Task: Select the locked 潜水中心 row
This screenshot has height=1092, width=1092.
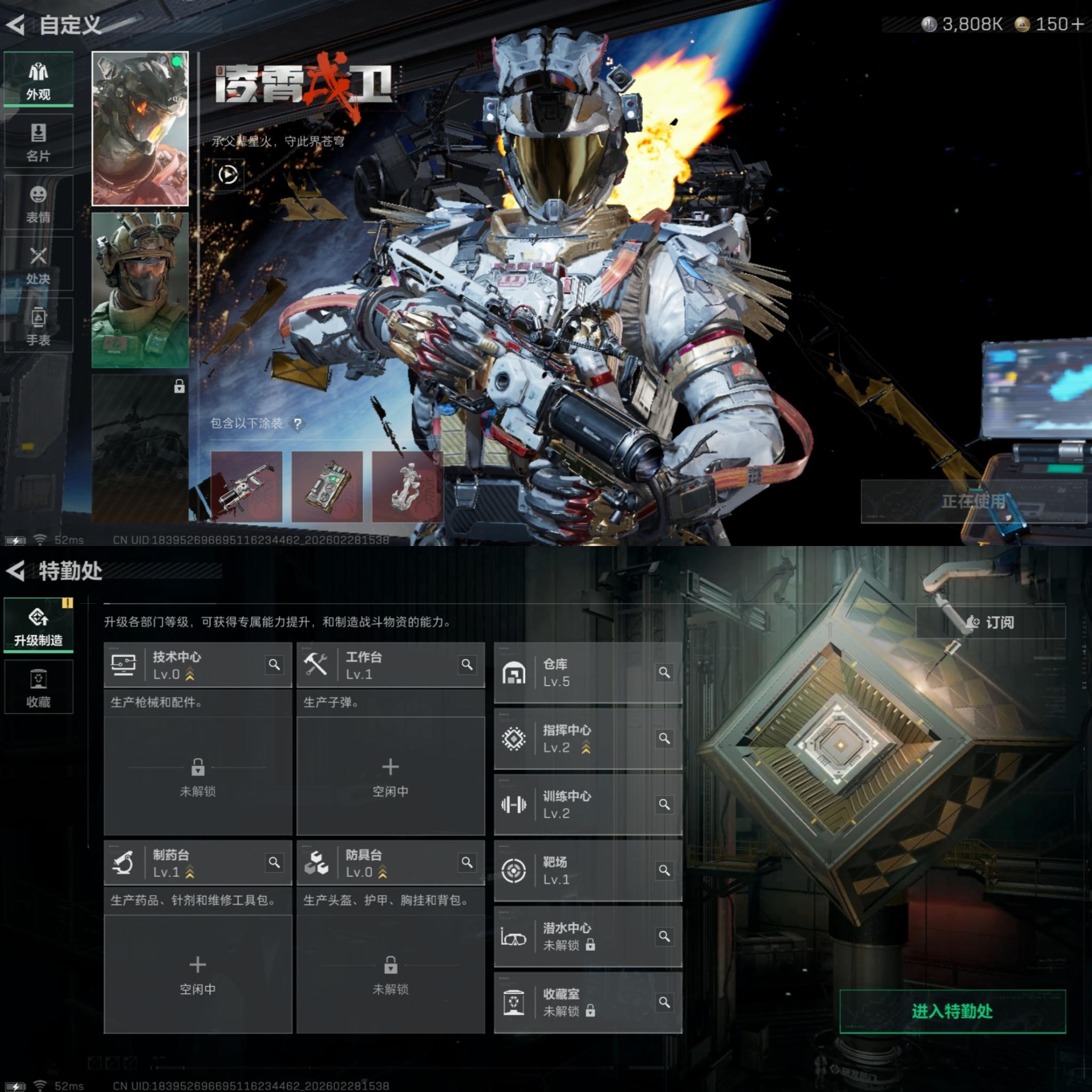Action: point(588,936)
